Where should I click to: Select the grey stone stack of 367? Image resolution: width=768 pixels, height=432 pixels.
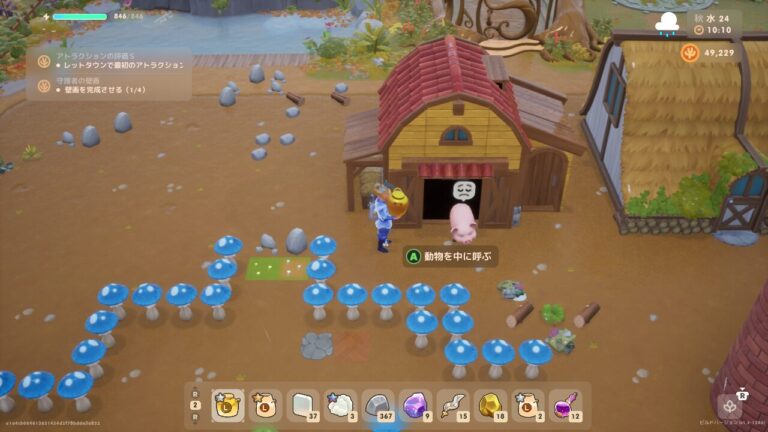(379, 404)
